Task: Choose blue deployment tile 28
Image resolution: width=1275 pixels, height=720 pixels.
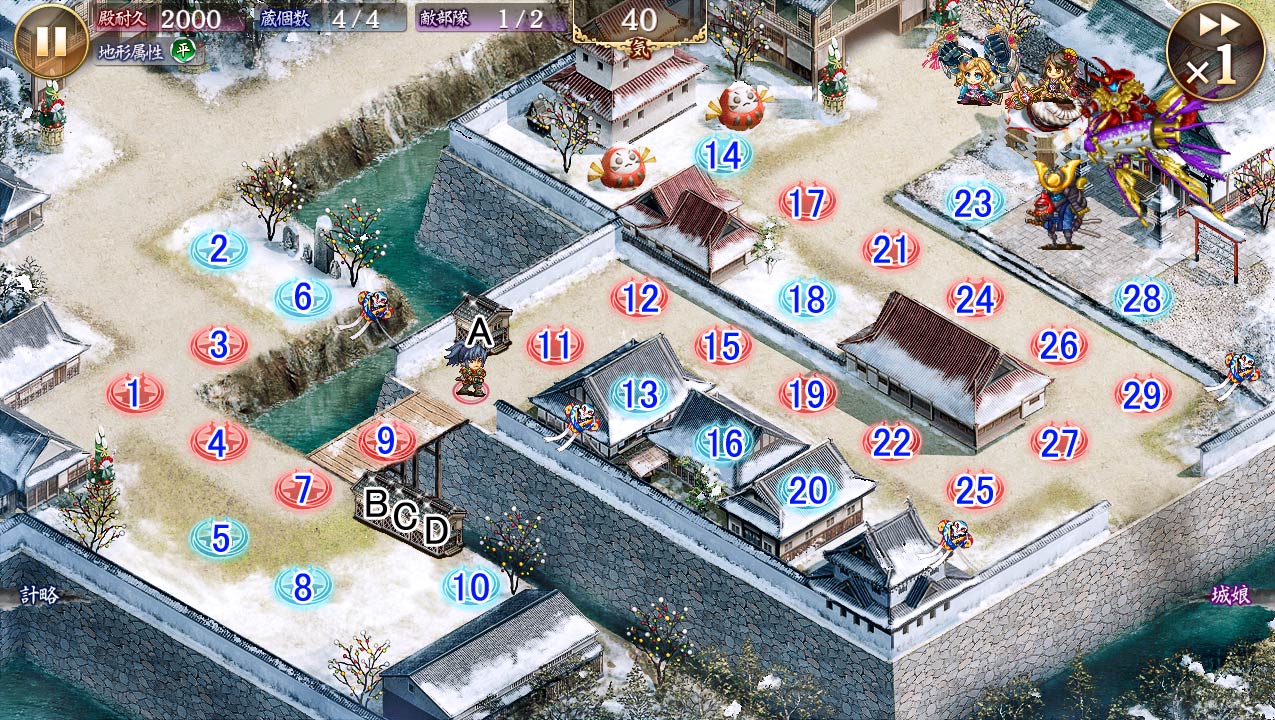Action: pos(1142,298)
